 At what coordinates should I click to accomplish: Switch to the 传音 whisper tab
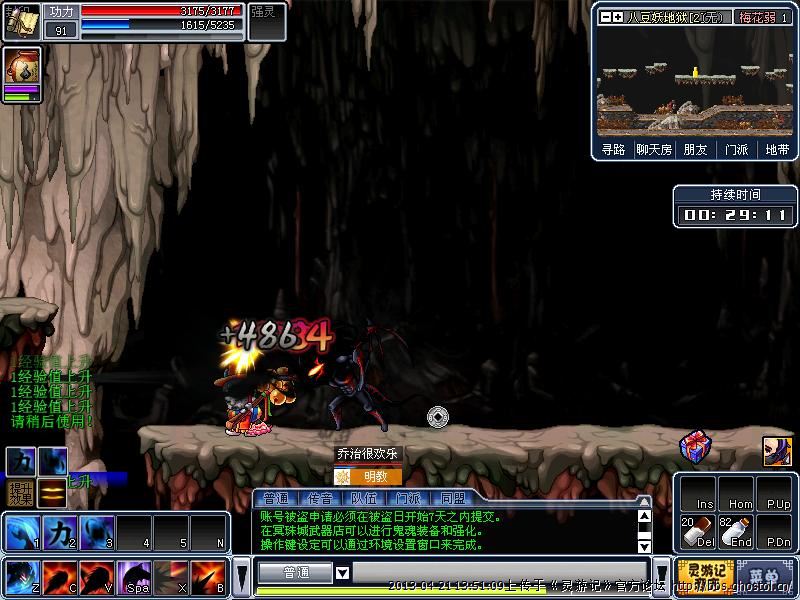(320, 498)
